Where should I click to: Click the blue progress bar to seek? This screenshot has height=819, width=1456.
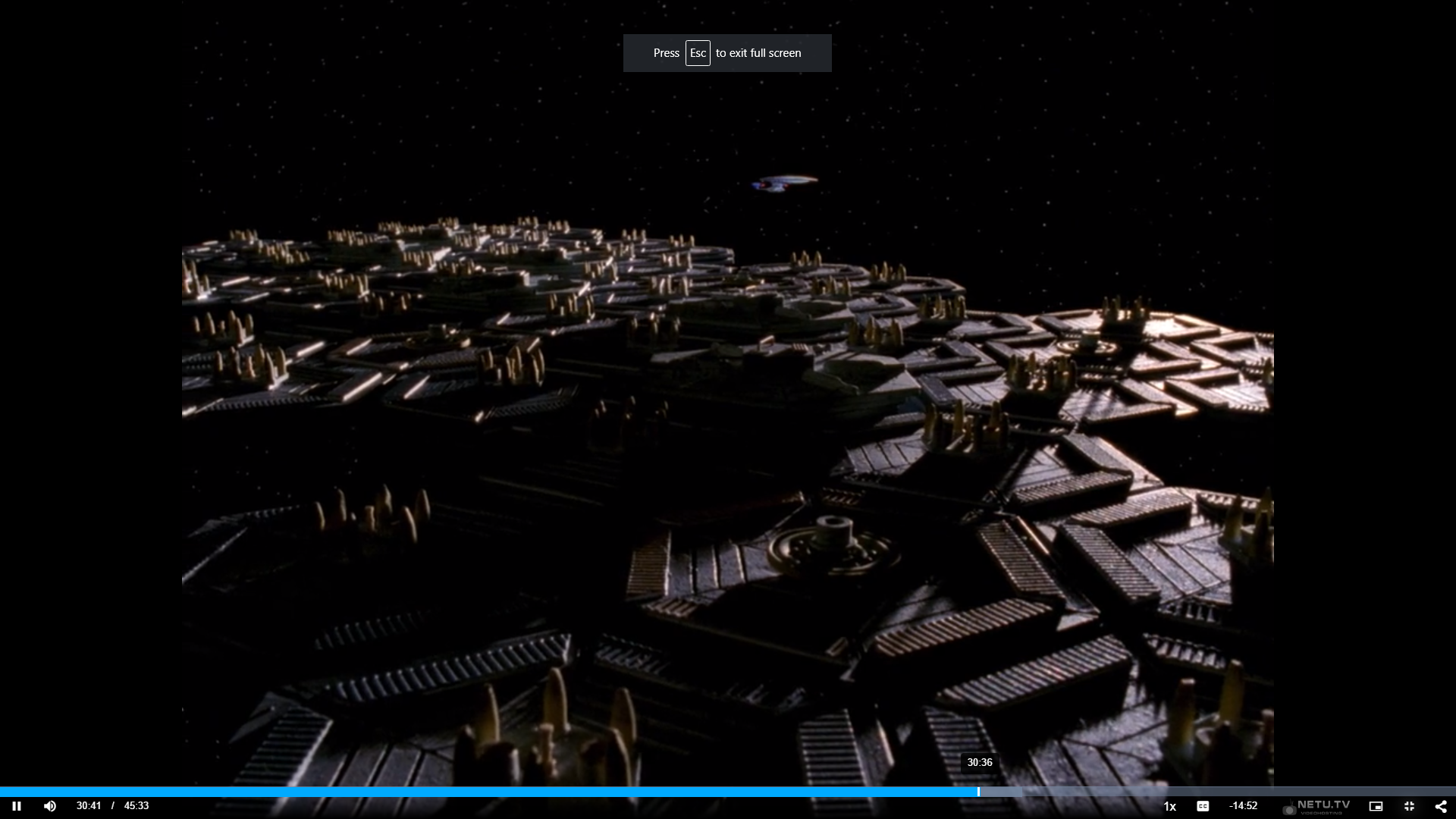coord(682,792)
